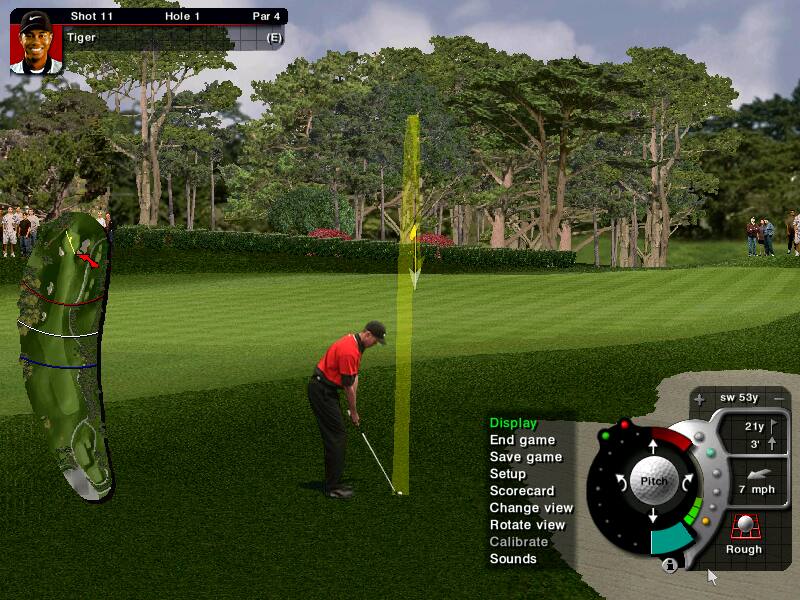
Task: Select Rotate view
Action: tap(527, 525)
